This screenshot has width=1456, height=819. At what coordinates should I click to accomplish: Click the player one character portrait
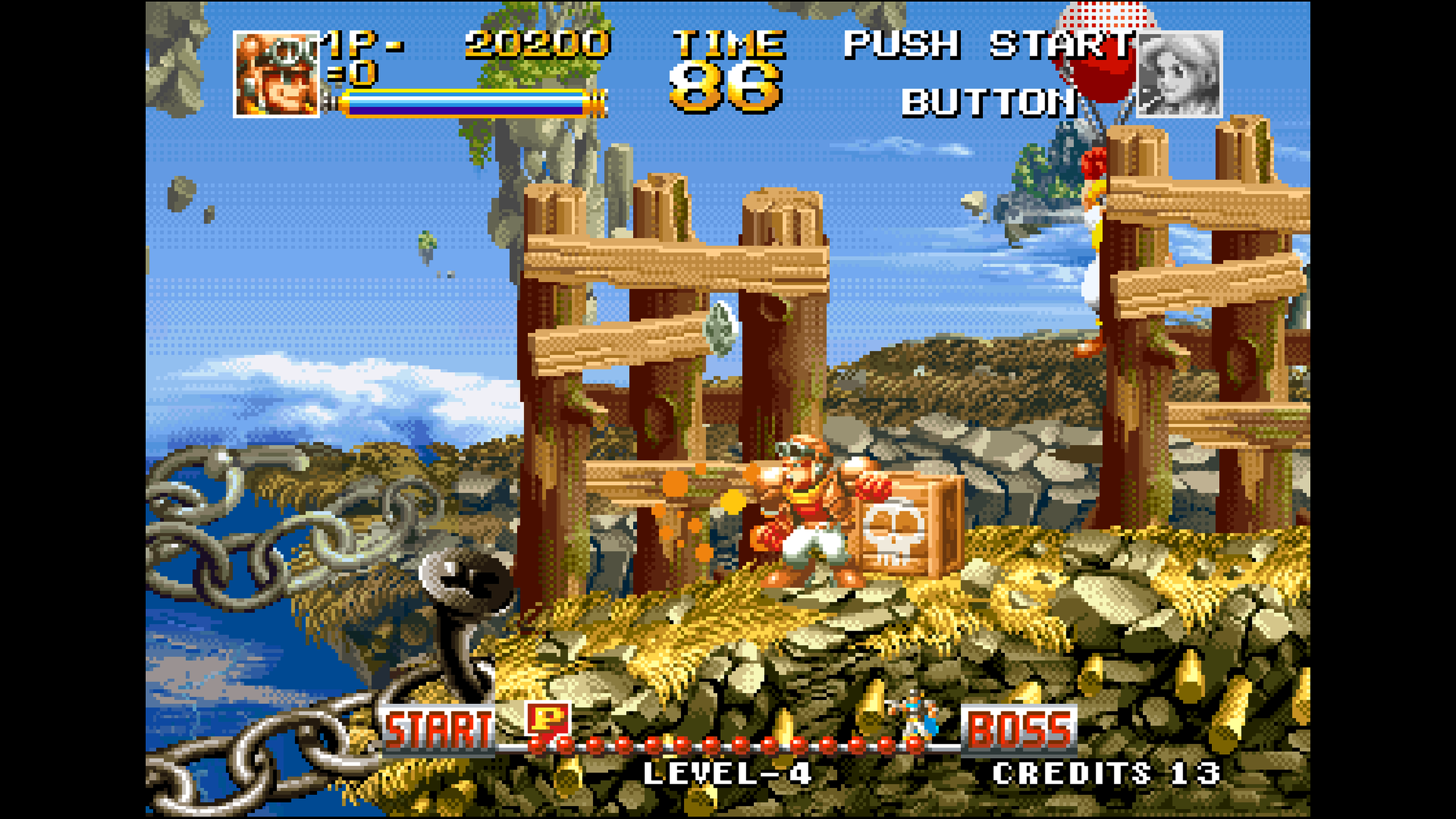[276, 74]
